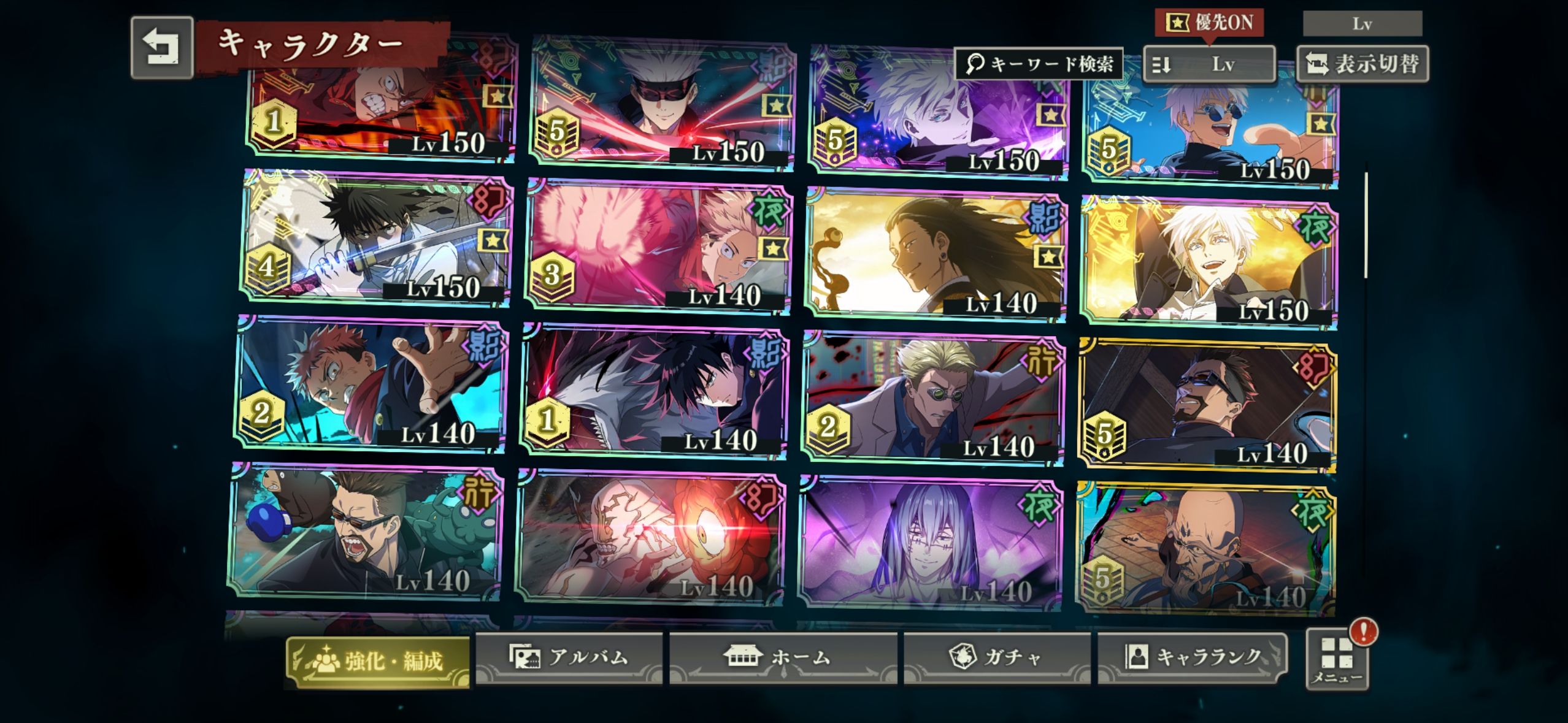Viewport: 1568px width, 723px height.
Task: Toggle the 表示切替 display switch
Action: pyautogui.click(x=1362, y=64)
